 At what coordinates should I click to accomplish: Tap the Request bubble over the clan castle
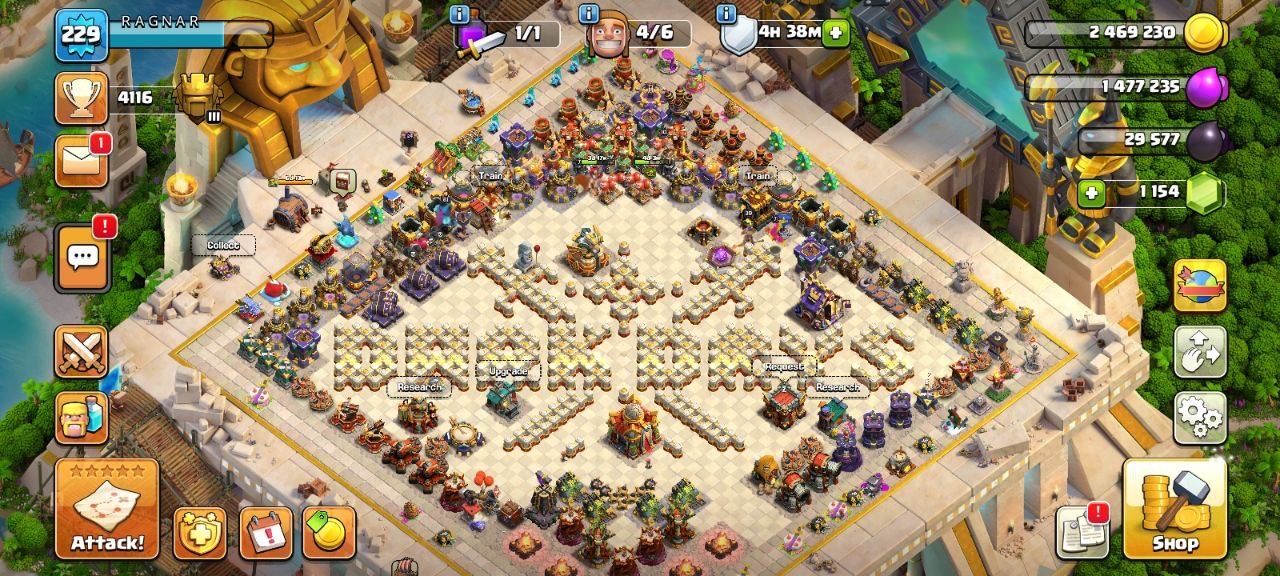784,366
